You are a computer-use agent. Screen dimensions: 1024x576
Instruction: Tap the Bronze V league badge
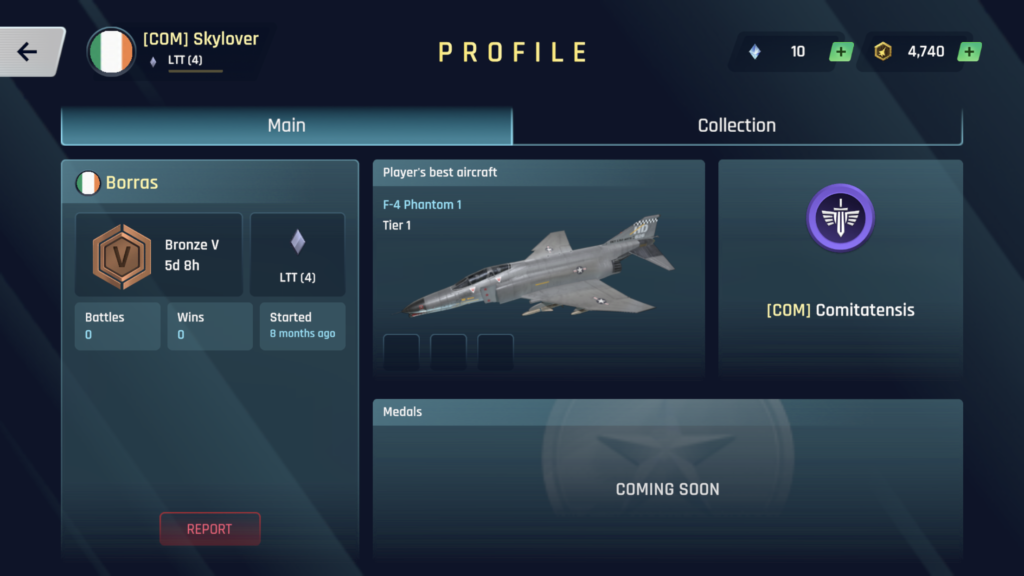tap(121, 257)
